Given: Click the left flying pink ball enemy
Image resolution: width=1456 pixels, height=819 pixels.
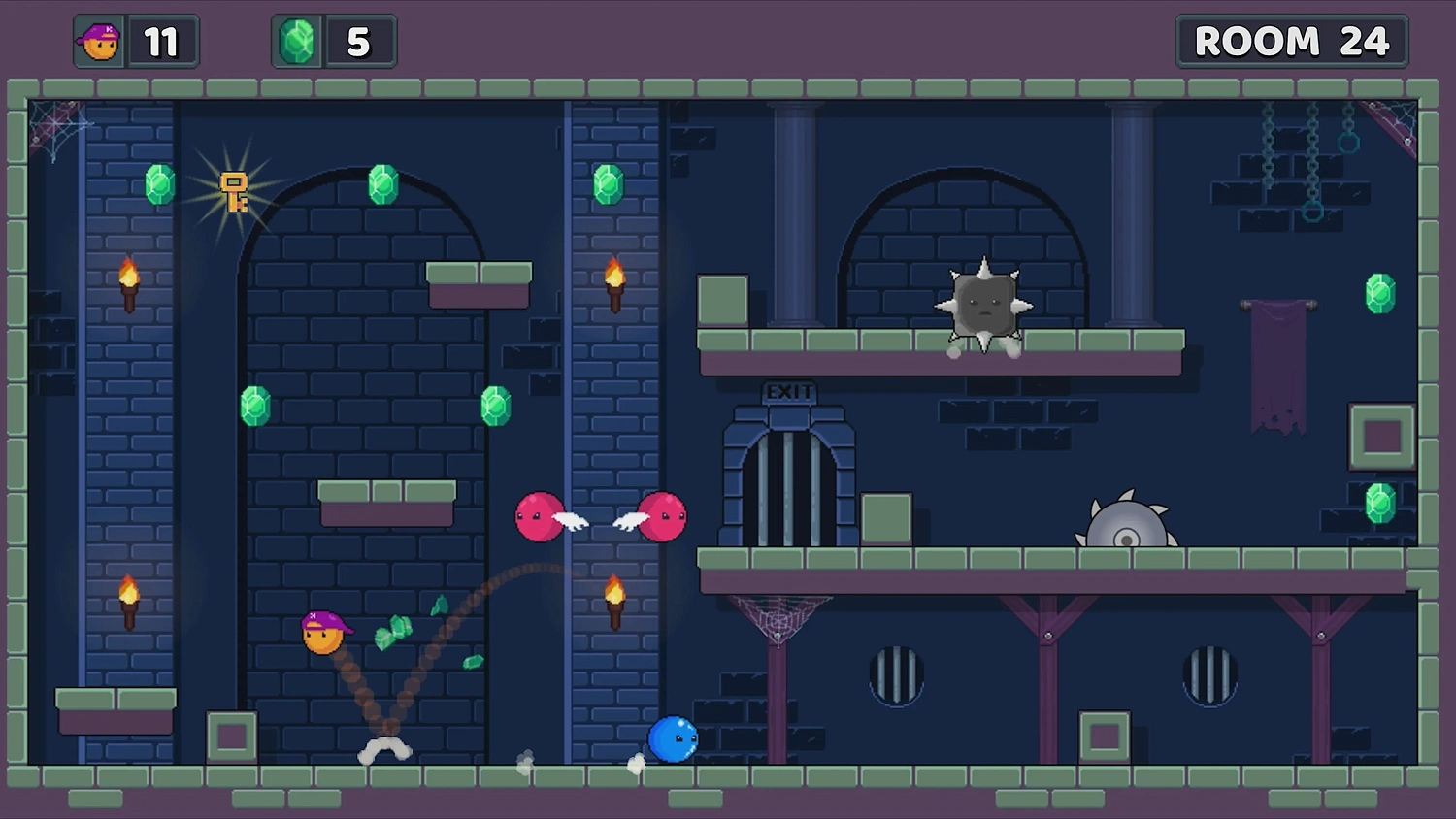Looking at the screenshot, I should (x=540, y=517).
